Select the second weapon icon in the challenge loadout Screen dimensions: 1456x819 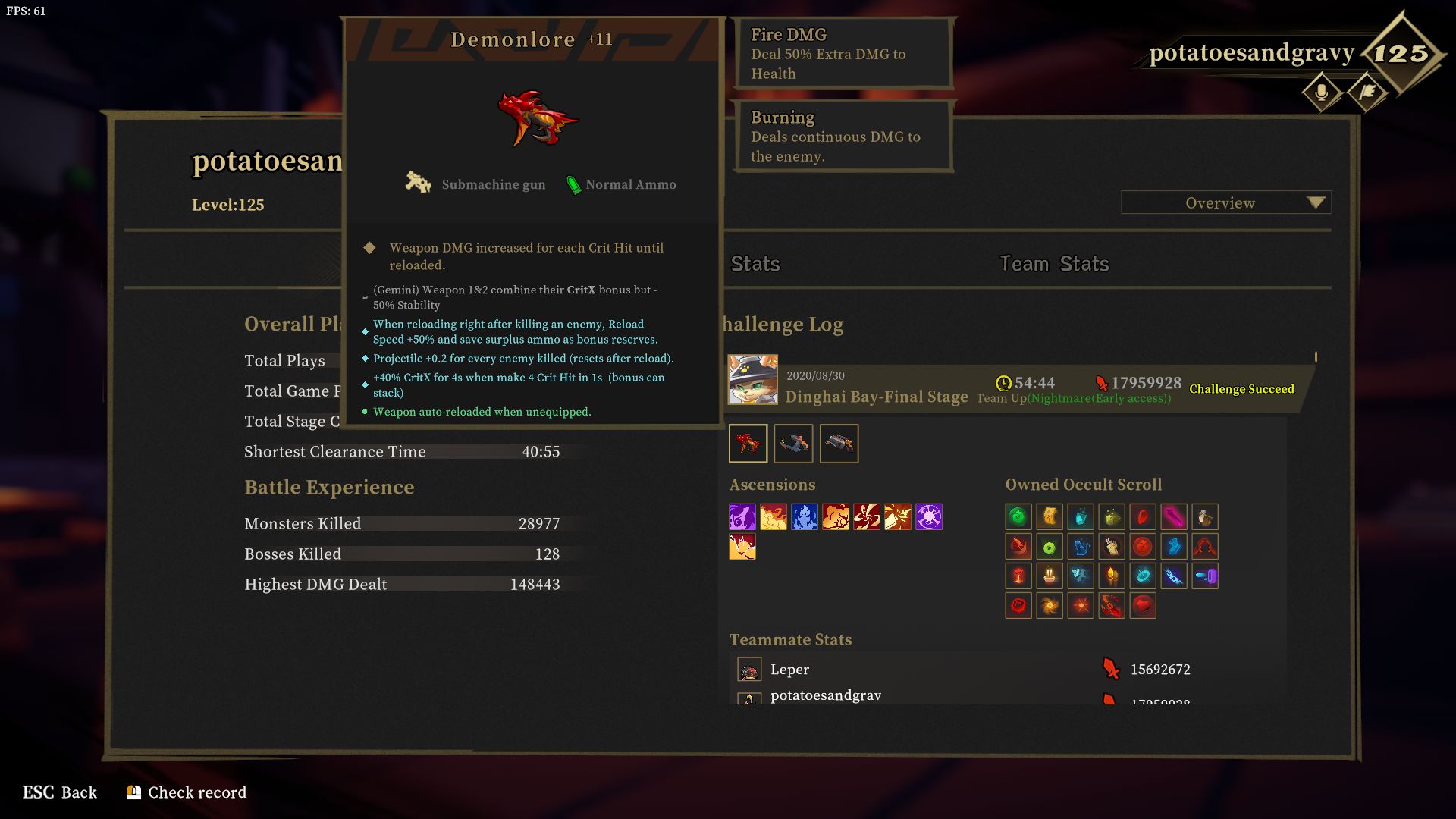pyautogui.click(x=794, y=444)
